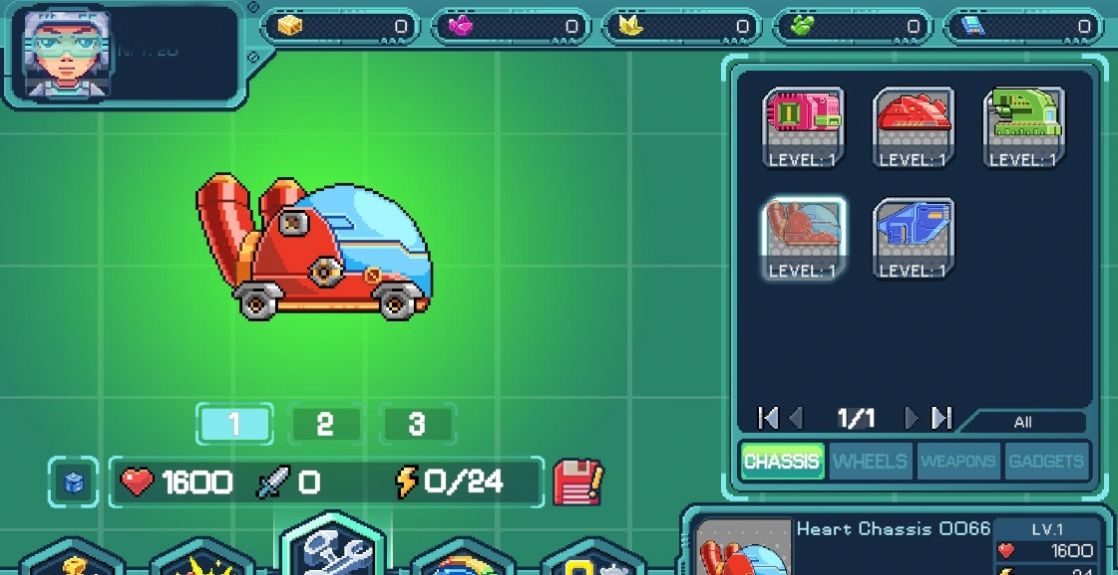Select the highlighted Heart Chassis tile
The image size is (1118, 575).
click(804, 238)
